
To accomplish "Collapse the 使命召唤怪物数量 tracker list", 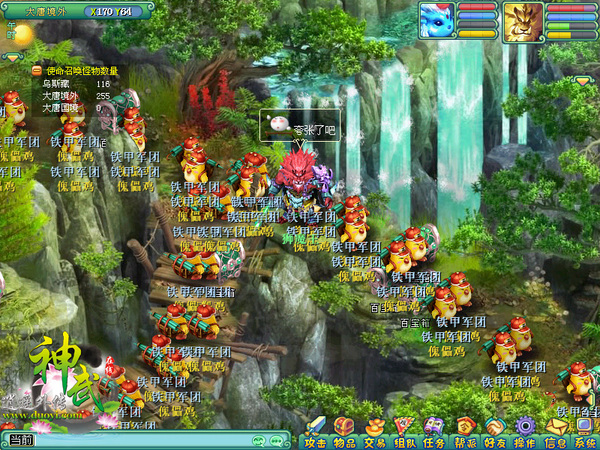I will (37, 71).
